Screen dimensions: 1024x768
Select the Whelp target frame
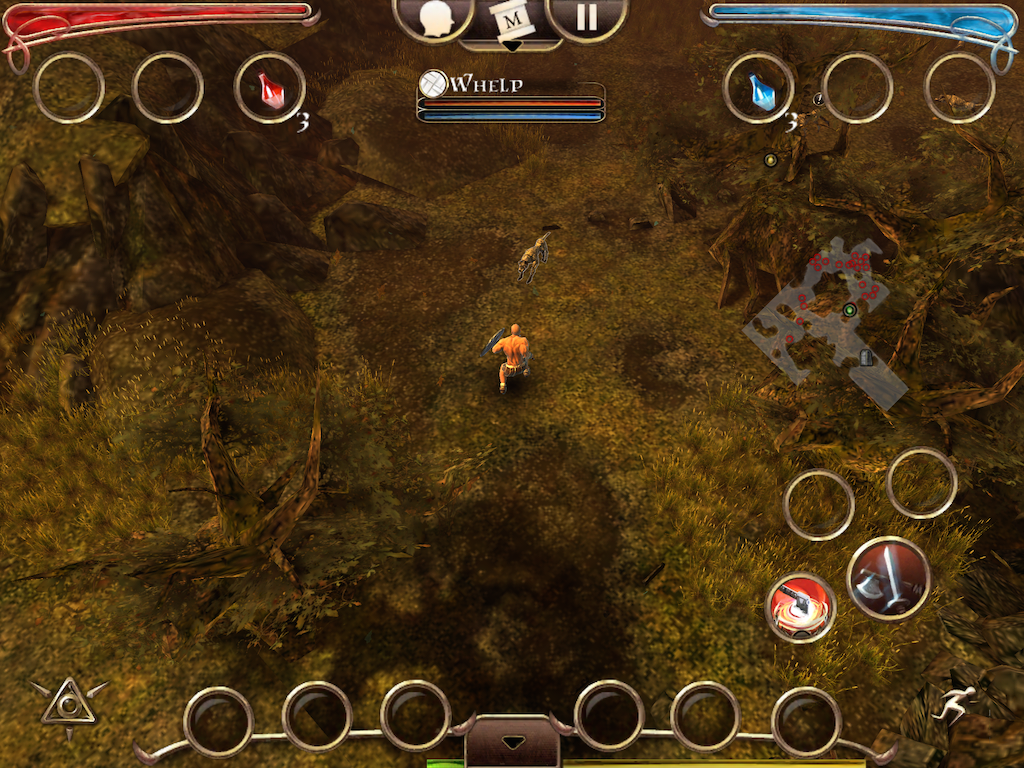[x=511, y=101]
